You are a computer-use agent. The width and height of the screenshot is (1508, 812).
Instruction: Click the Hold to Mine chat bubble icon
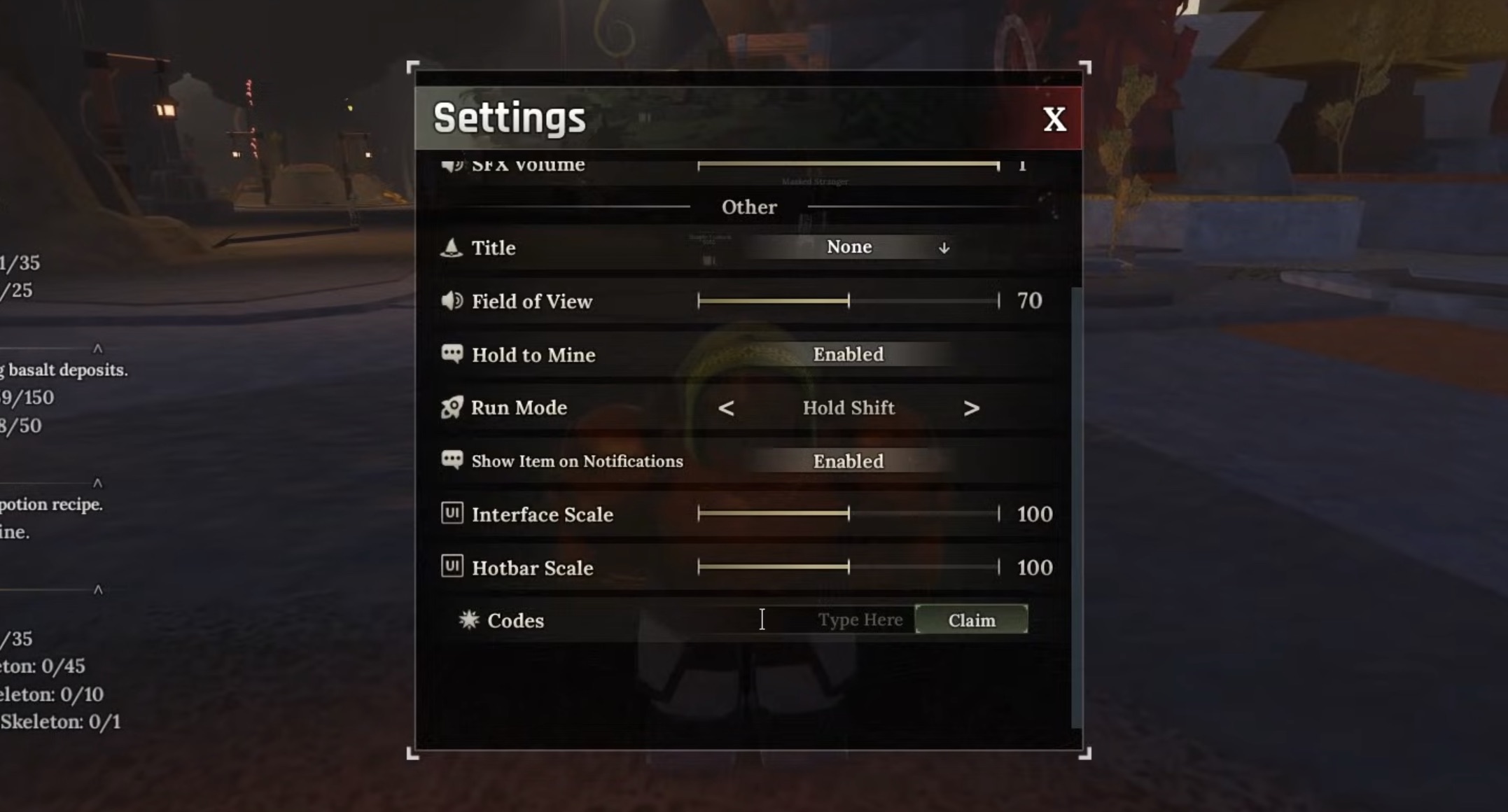coord(452,354)
